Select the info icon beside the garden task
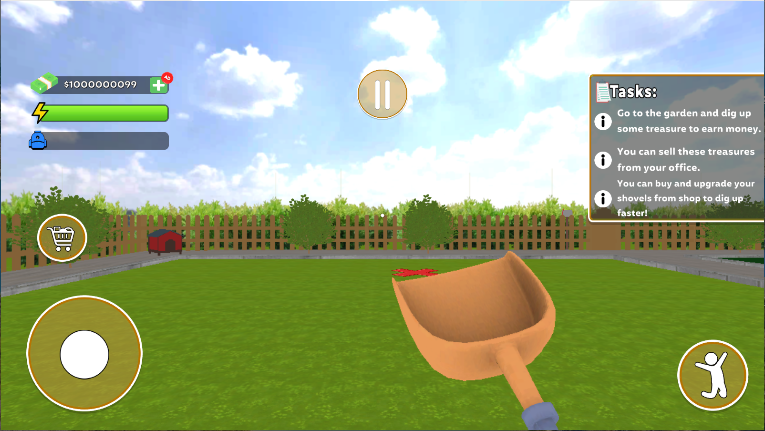 click(603, 122)
